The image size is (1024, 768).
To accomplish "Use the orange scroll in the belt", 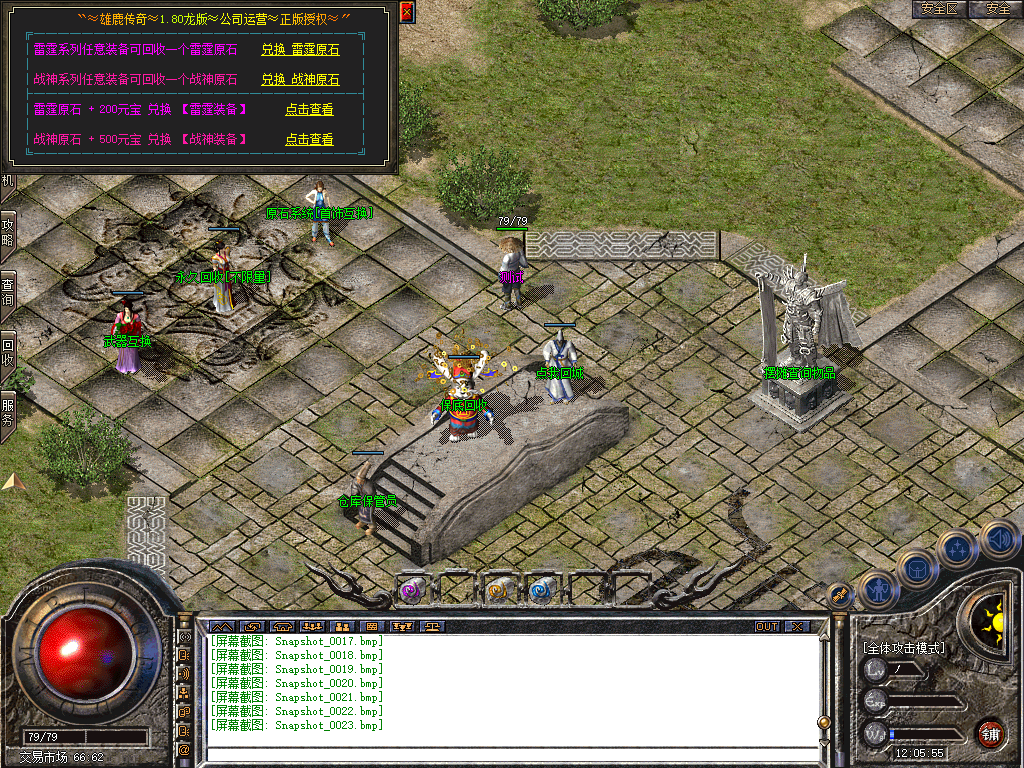I will click(x=497, y=590).
